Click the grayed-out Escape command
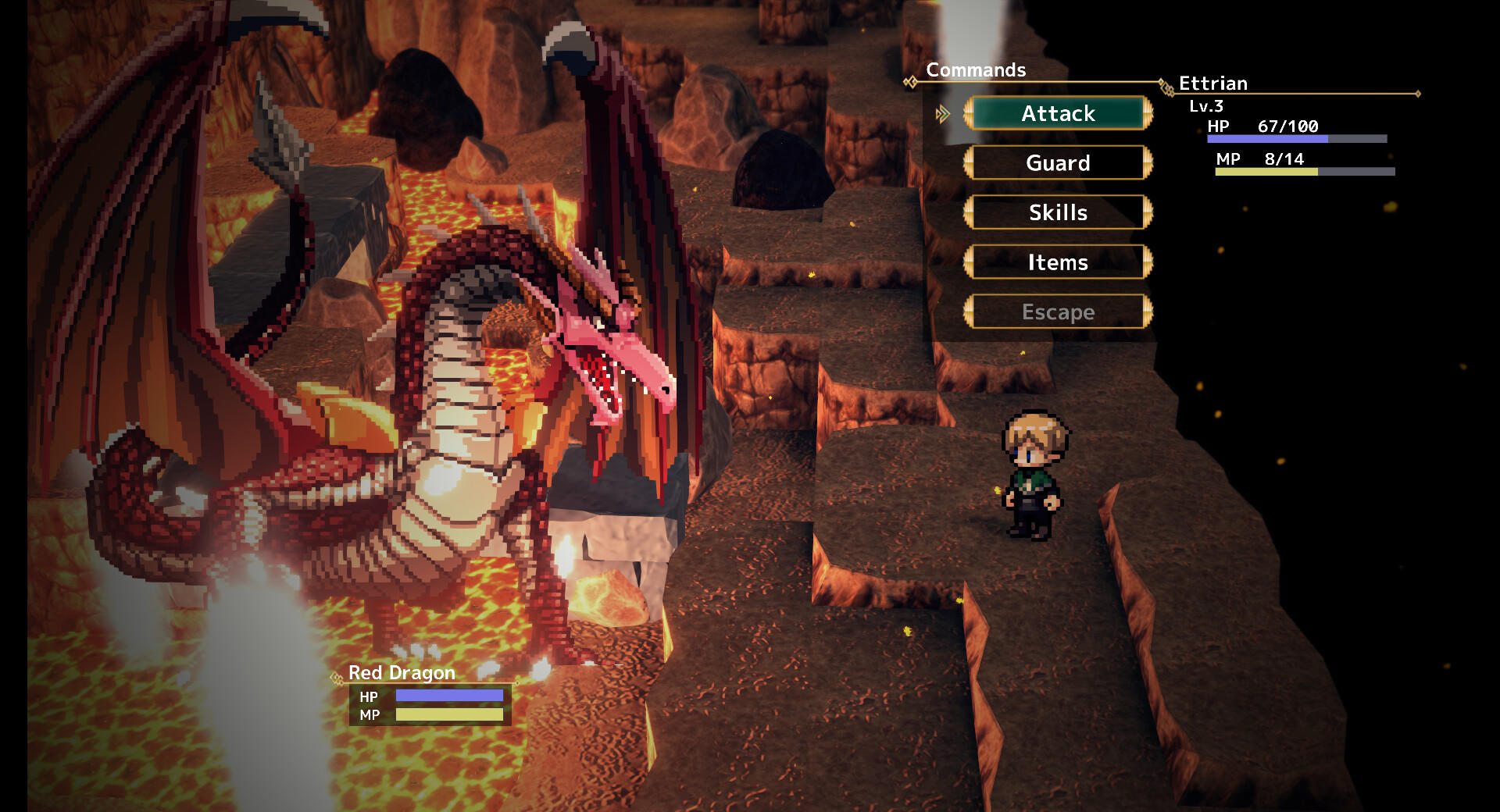Image resolution: width=1500 pixels, height=812 pixels. (x=1057, y=312)
